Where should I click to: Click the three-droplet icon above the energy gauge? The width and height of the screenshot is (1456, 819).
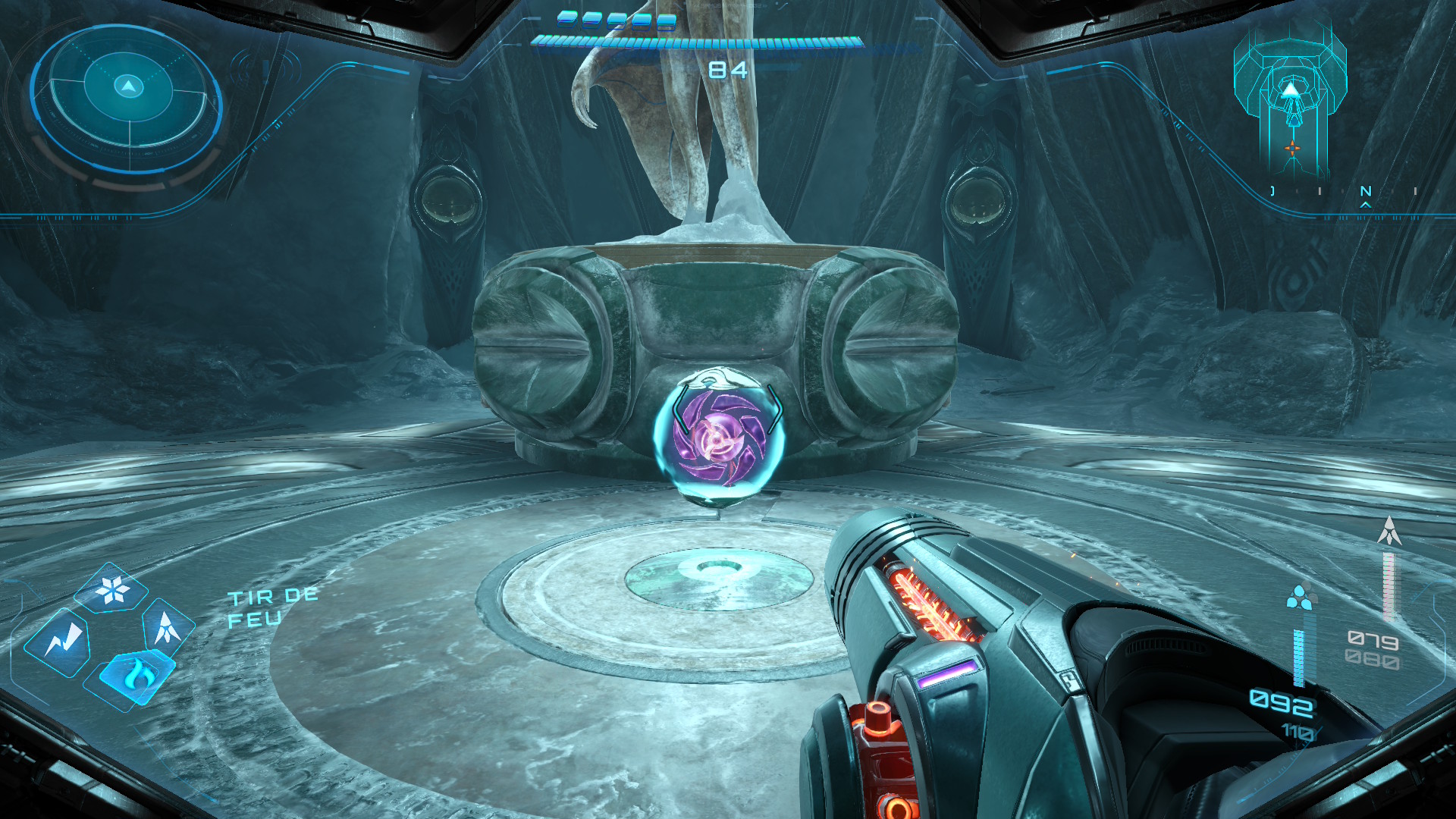point(1300,597)
